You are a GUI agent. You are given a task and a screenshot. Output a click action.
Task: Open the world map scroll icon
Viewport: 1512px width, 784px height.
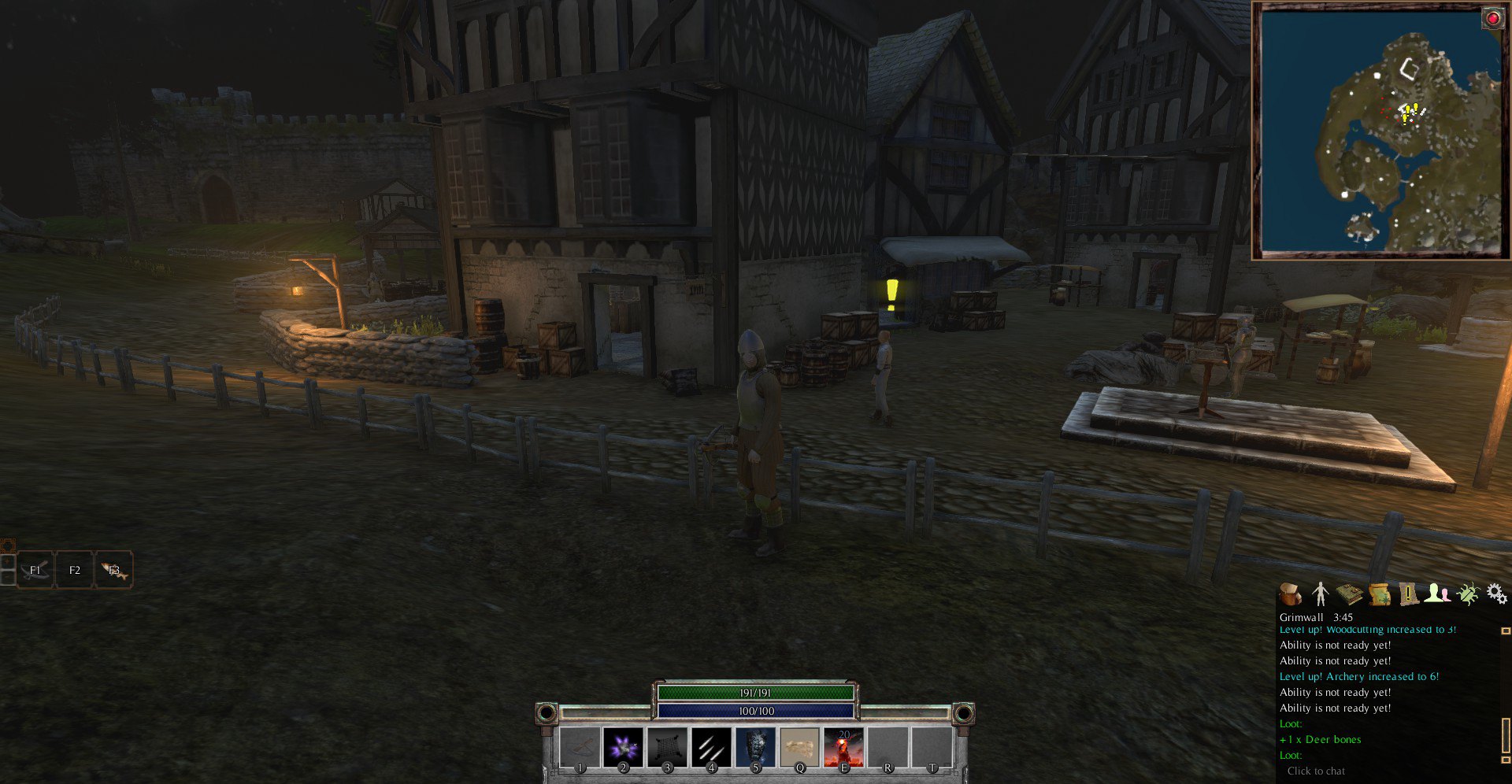pyautogui.click(x=1380, y=594)
